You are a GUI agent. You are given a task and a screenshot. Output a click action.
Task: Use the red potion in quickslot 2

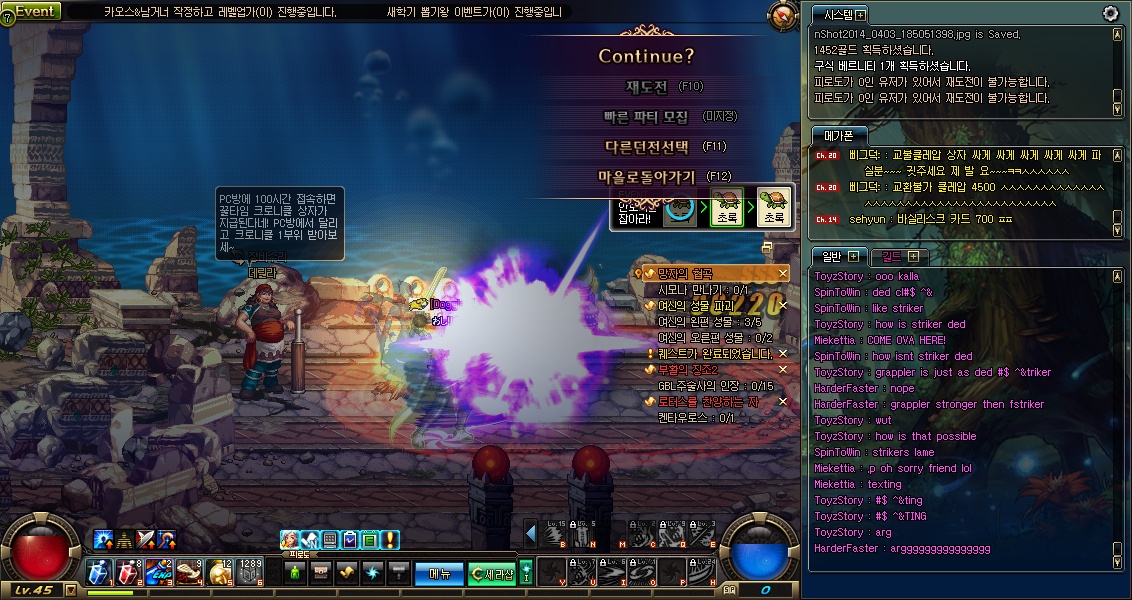(x=129, y=572)
